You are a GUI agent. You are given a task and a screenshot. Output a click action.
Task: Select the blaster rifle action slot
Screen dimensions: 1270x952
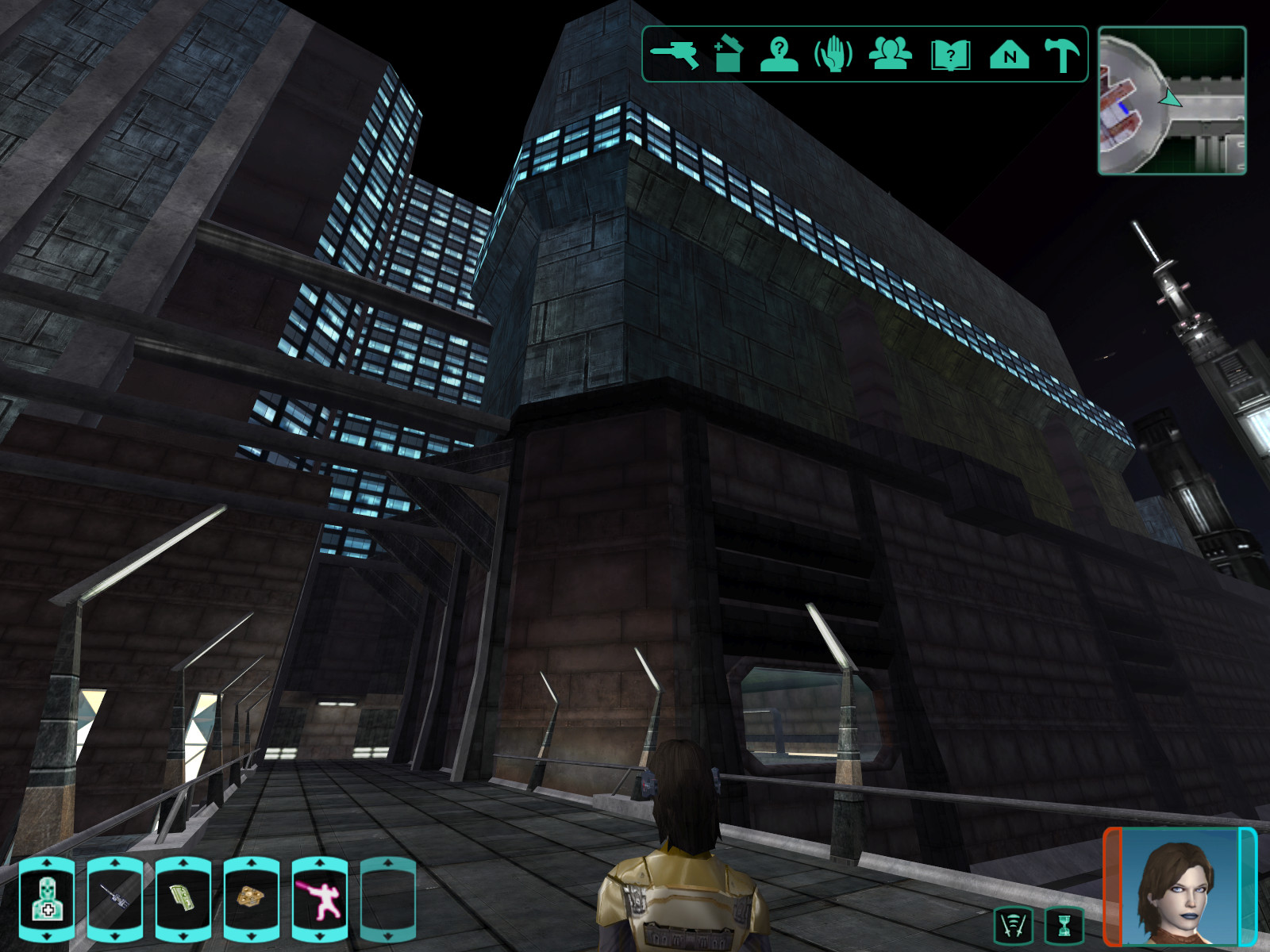coord(115,900)
